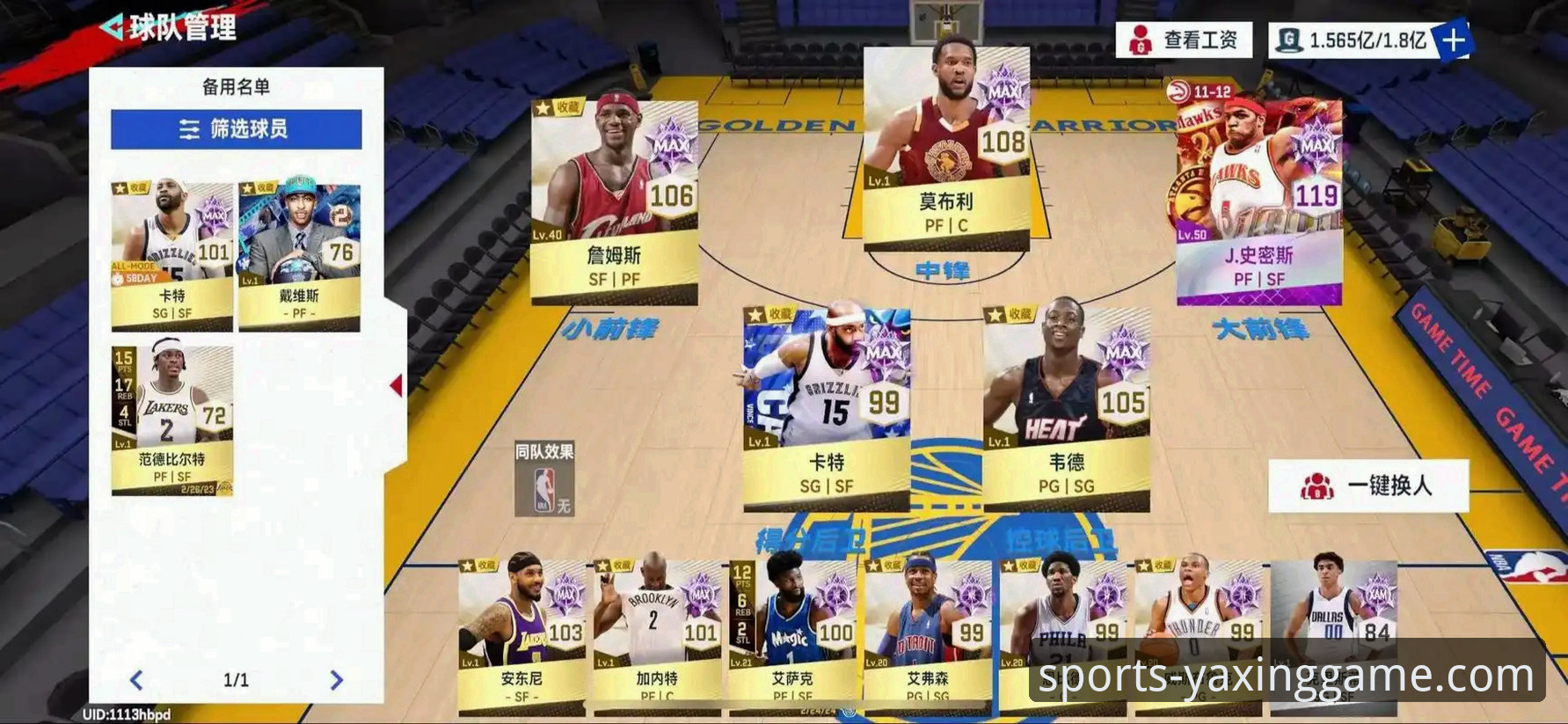Go back from 球队管理 screen

pyautogui.click(x=112, y=27)
